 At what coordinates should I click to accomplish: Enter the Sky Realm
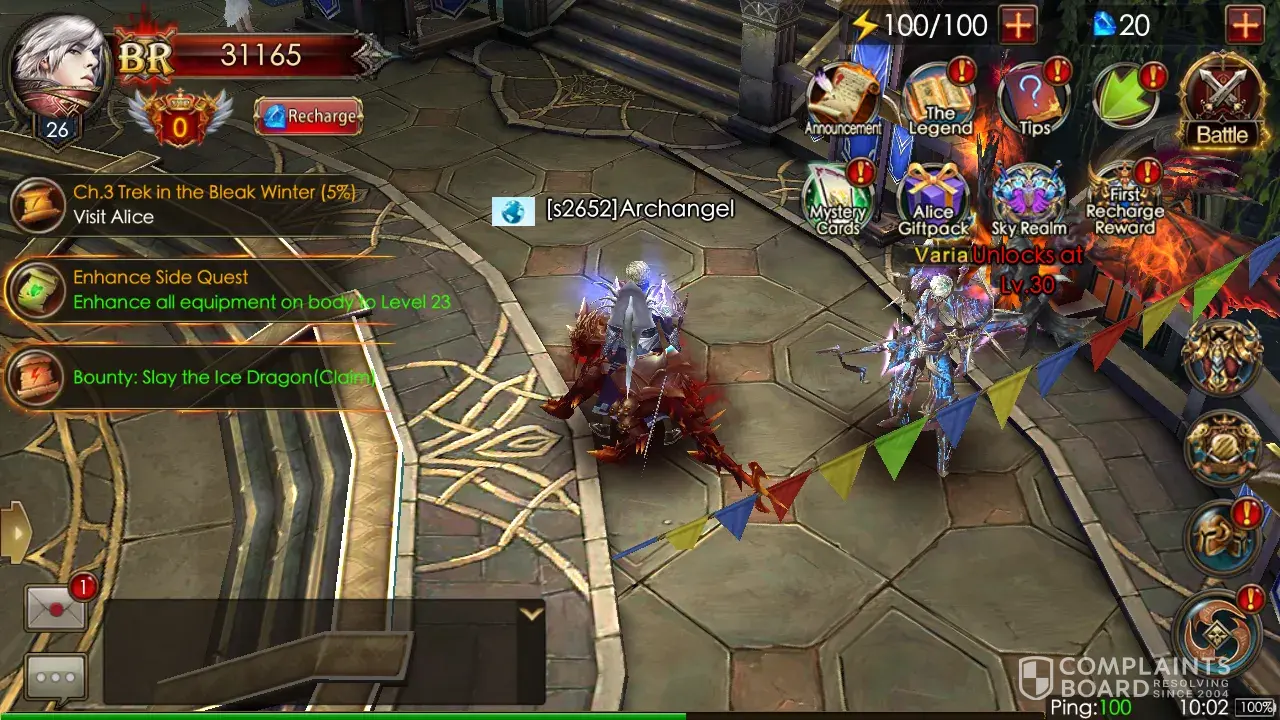1028,198
